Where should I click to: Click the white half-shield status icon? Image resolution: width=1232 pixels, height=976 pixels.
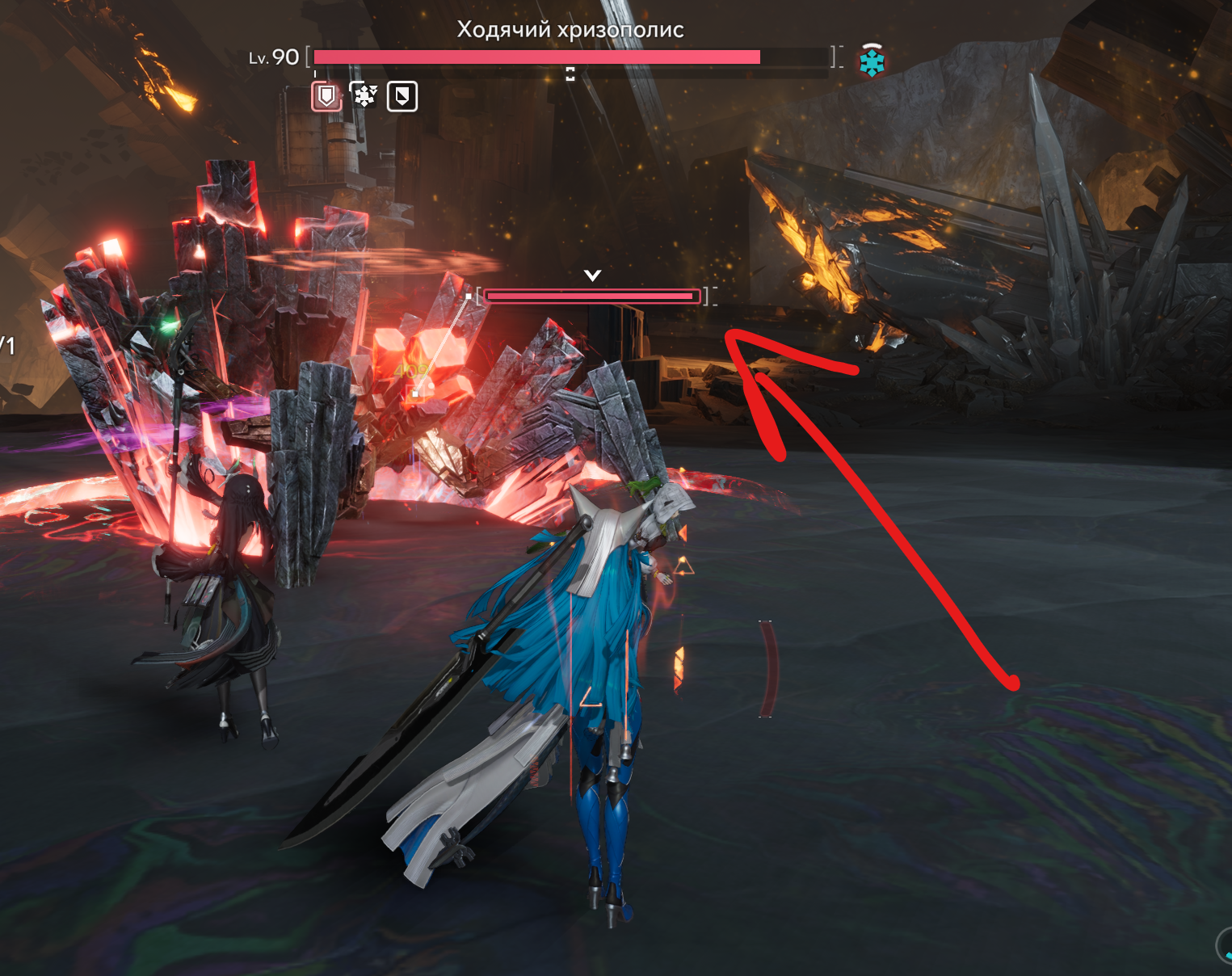[402, 97]
